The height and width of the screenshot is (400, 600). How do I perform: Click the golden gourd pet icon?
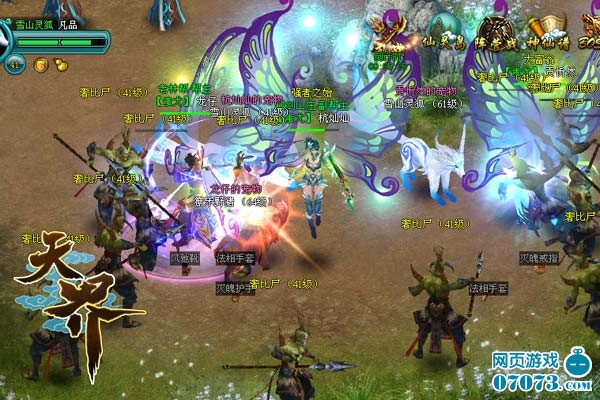[60, 65]
